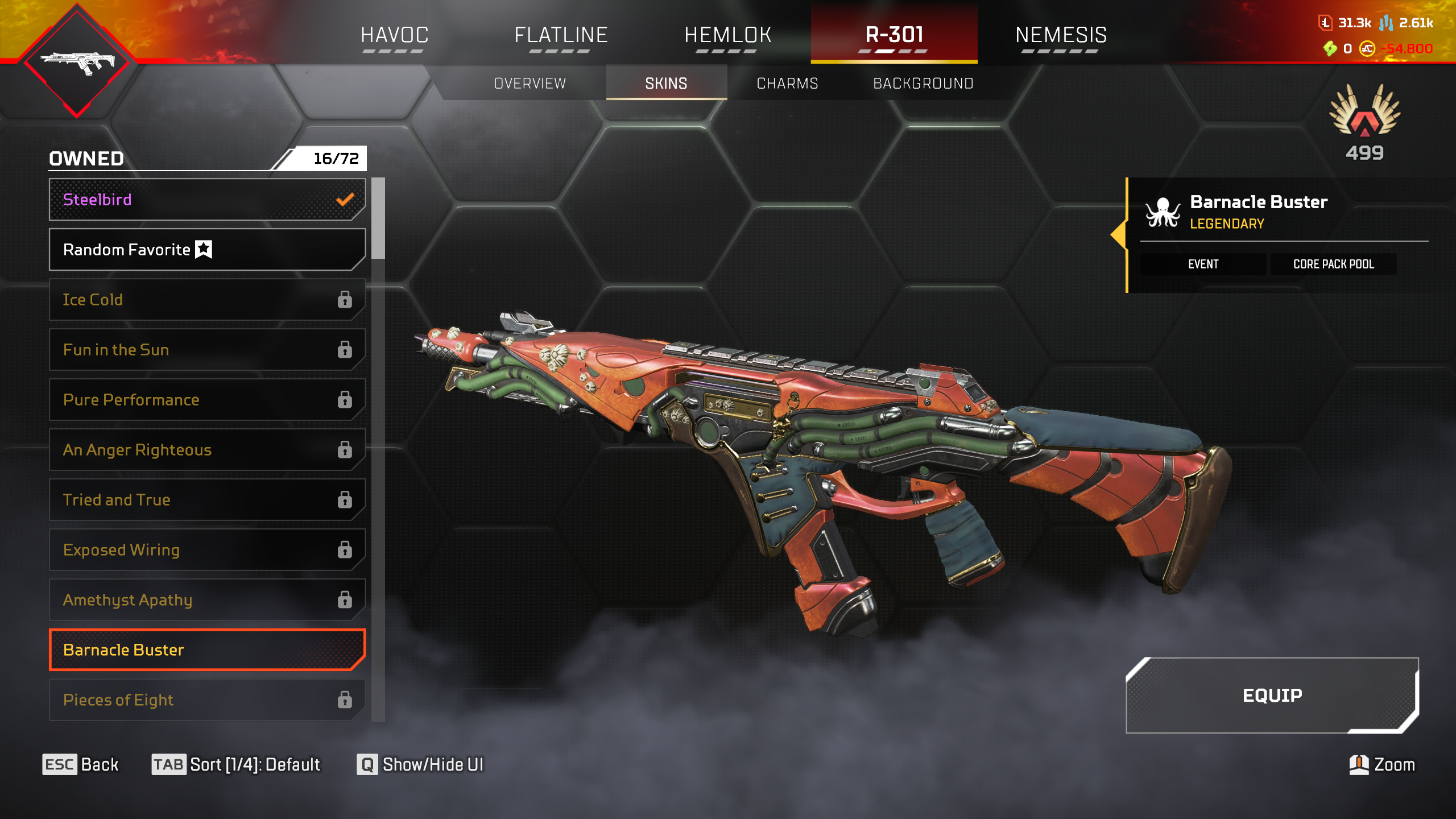Select the NEMESIS weapon tab
Image resolution: width=1456 pixels, height=819 pixels.
[1061, 35]
